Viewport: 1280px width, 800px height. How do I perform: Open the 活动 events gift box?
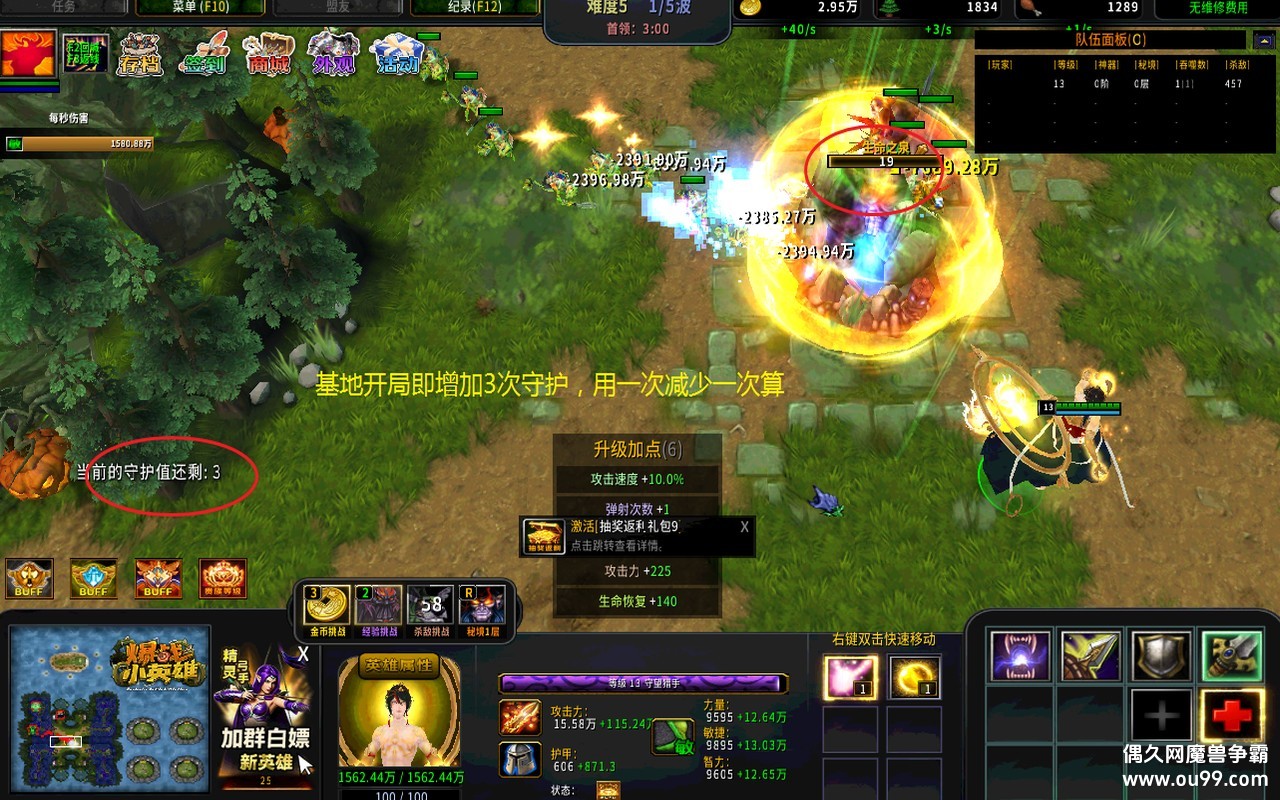pyautogui.click(x=397, y=55)
